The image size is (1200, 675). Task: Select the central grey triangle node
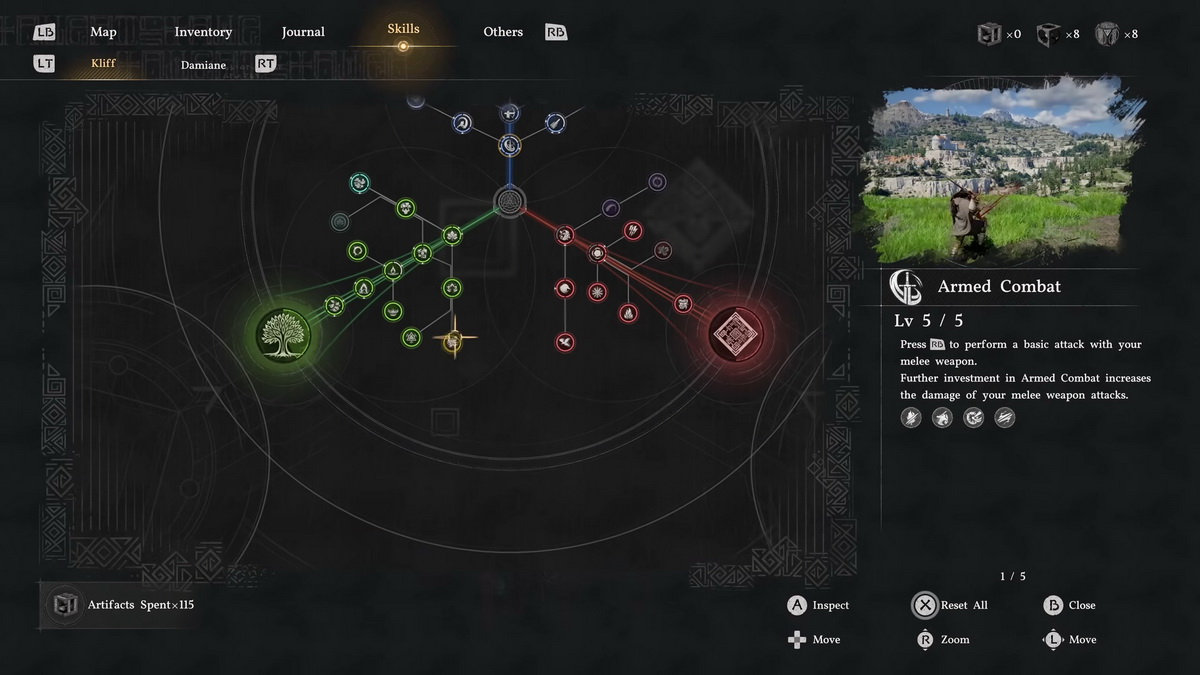[509, 203]
